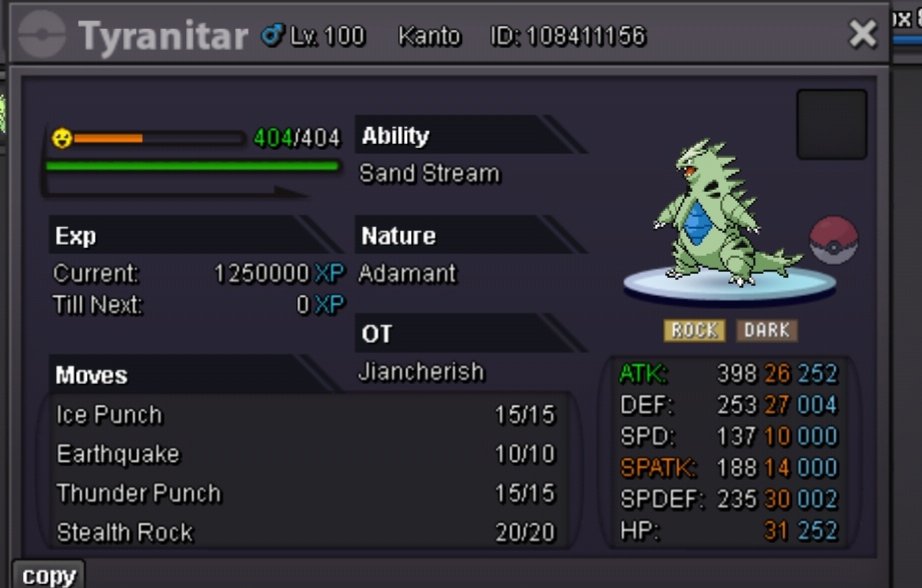The width and height of the screenshot is (922, 588).
Task: Click the empty held item slot
Action: (831, 124)
